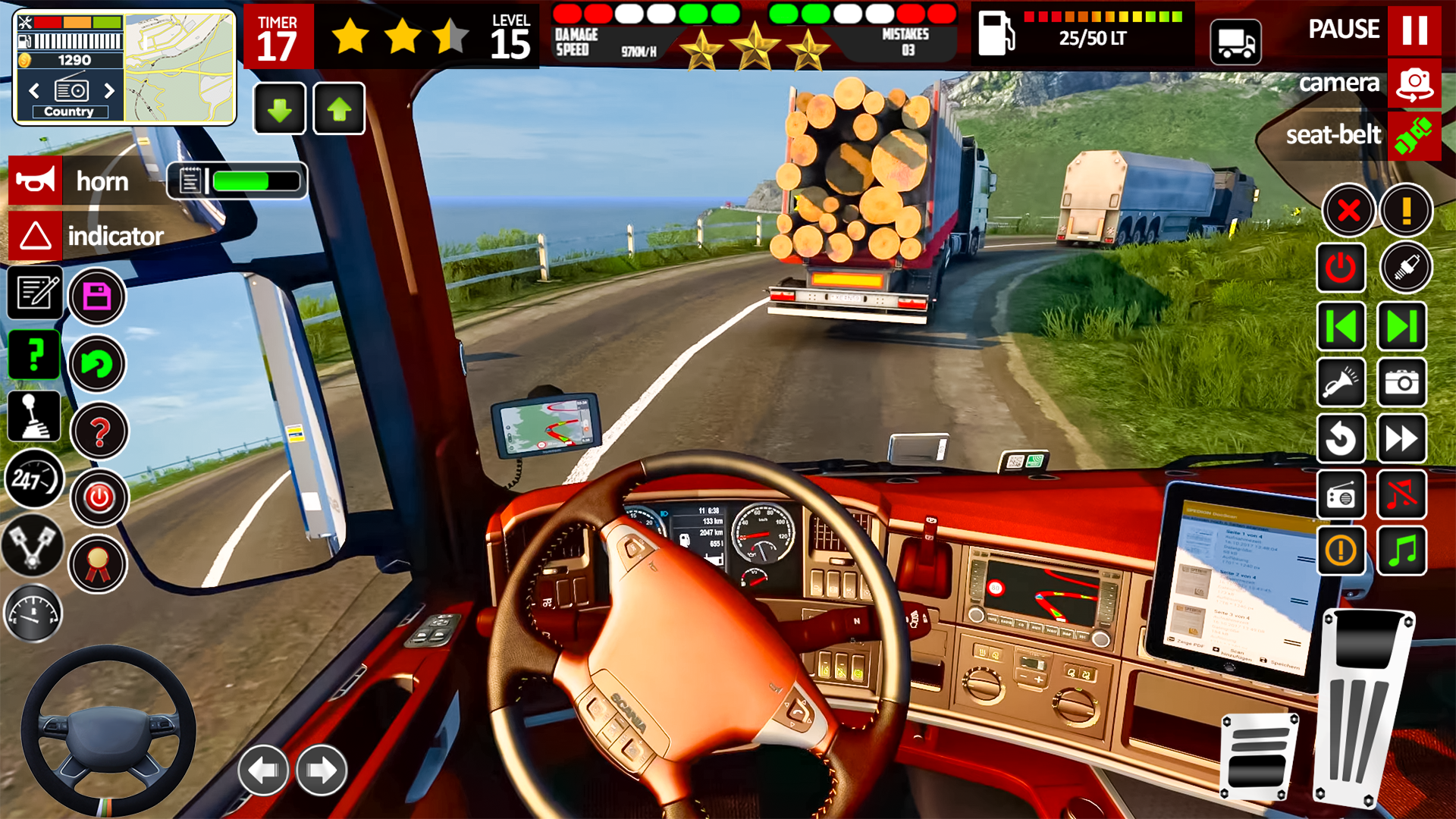1456x819 pixels.
Task: Take a screenshot with camera icon
Action: pos(1402,382)
